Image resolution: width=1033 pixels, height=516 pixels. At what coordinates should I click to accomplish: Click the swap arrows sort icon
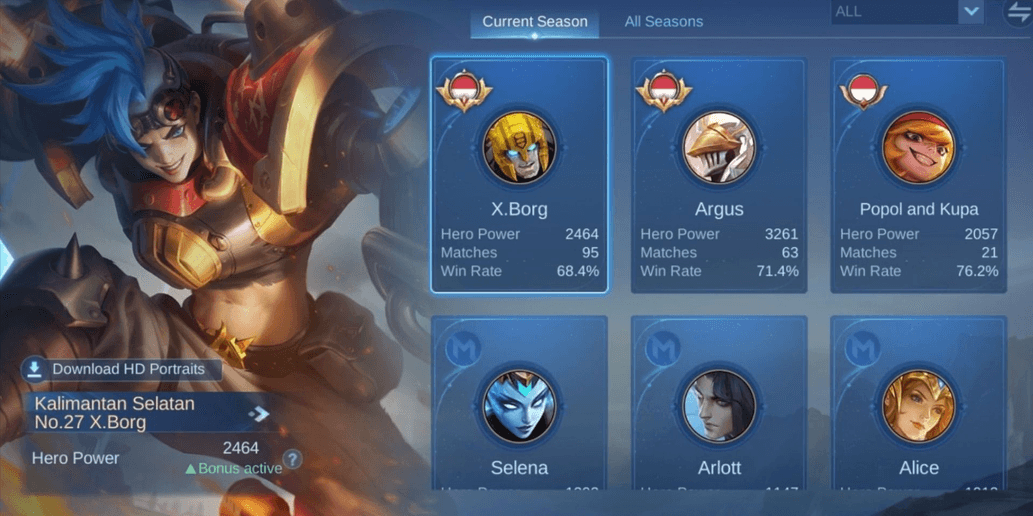coord(1018,12)
